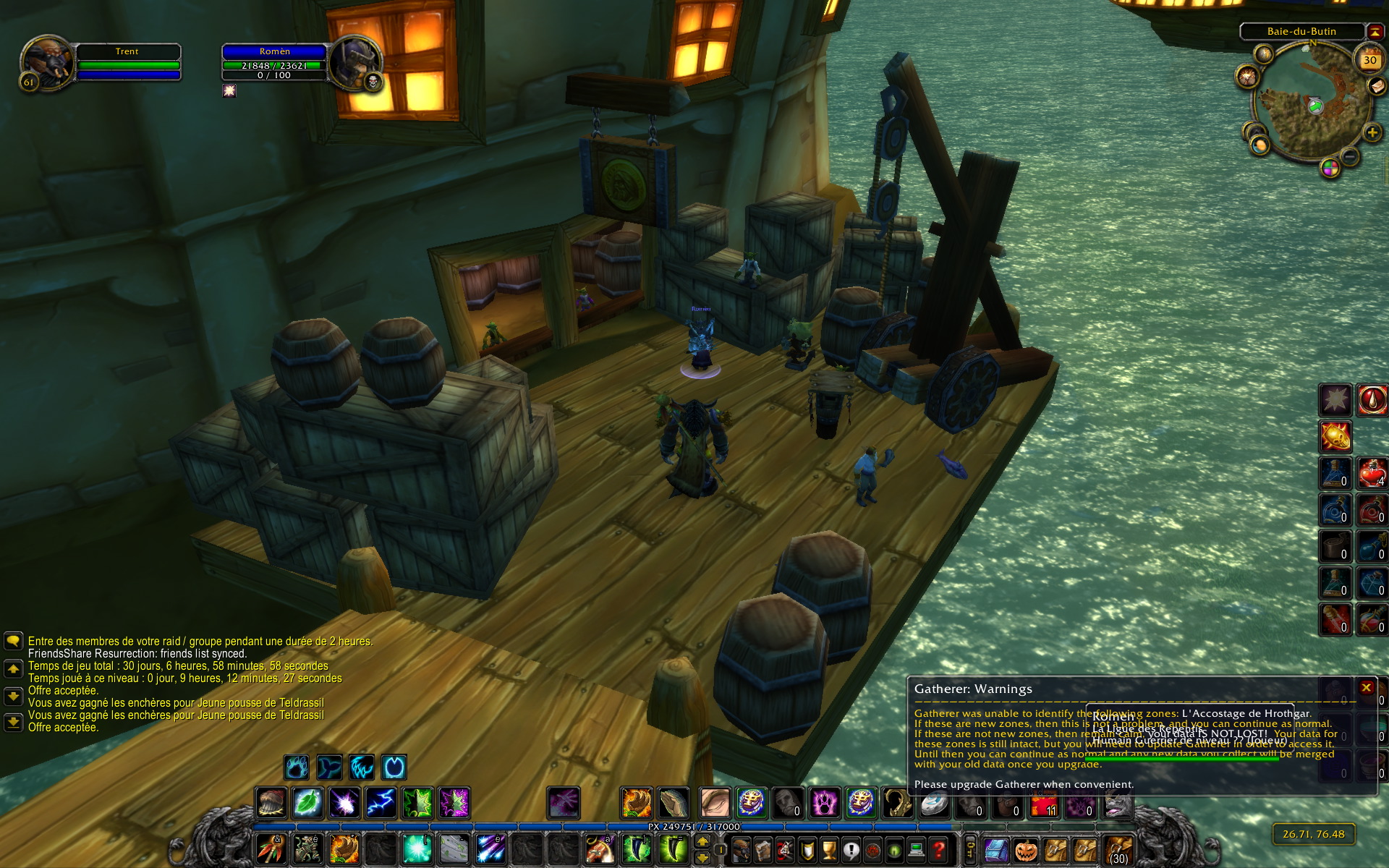Image resolution: width=1389 pixels, height=868 pixels.
Task: Open the quest log exclamation mark button
Action: pos(851,850)
